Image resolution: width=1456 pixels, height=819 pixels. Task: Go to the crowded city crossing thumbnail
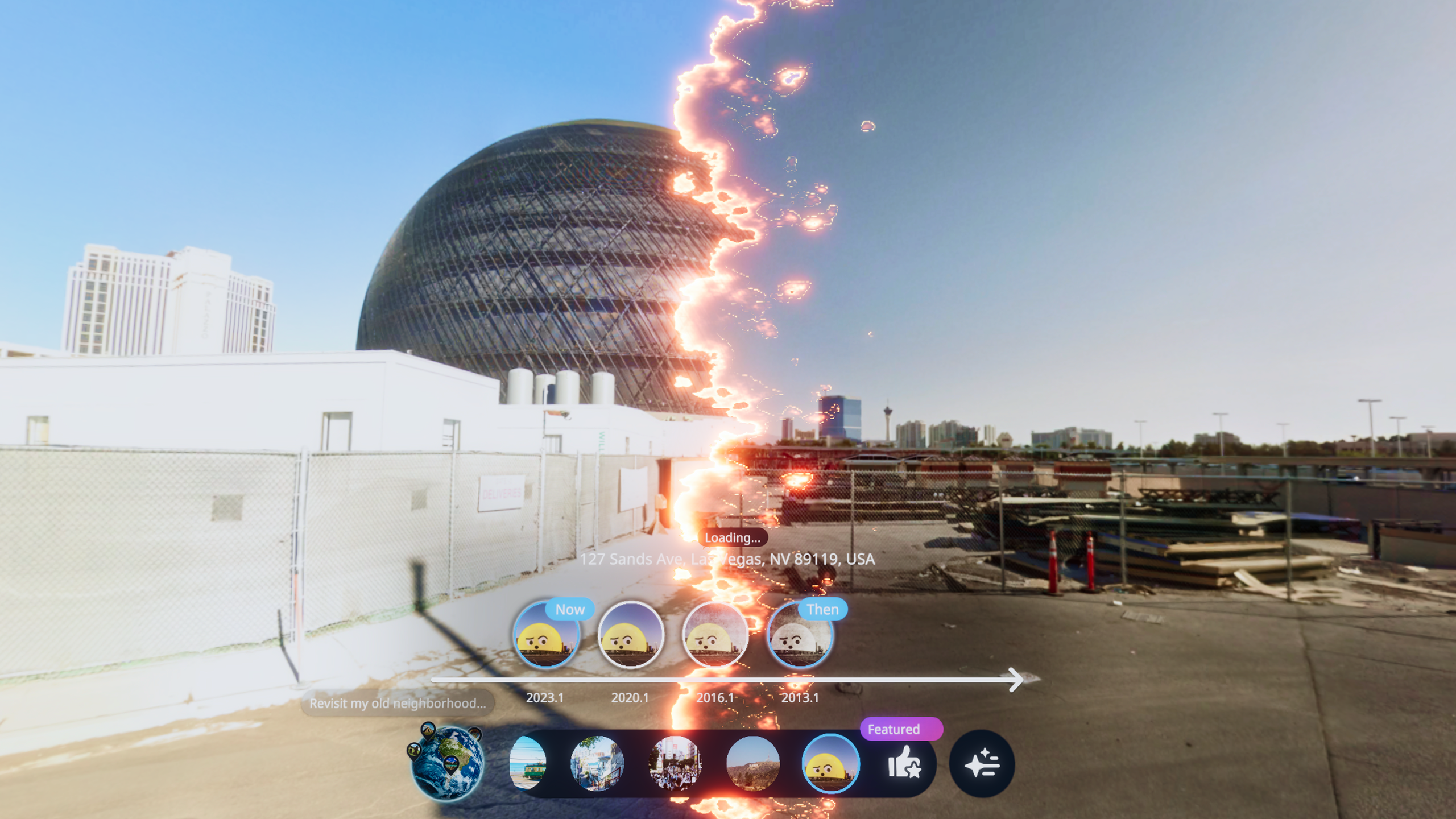click(x=675, y=763)
